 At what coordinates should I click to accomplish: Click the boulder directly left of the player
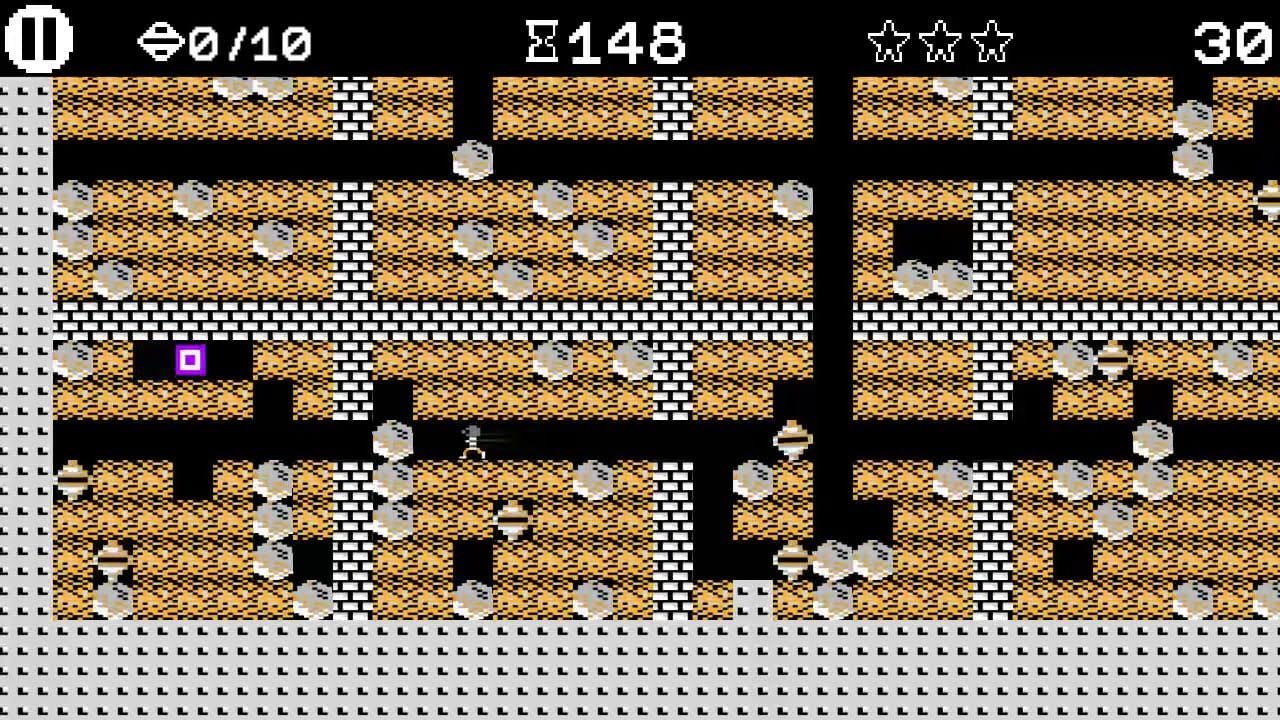tap(390, 440)
